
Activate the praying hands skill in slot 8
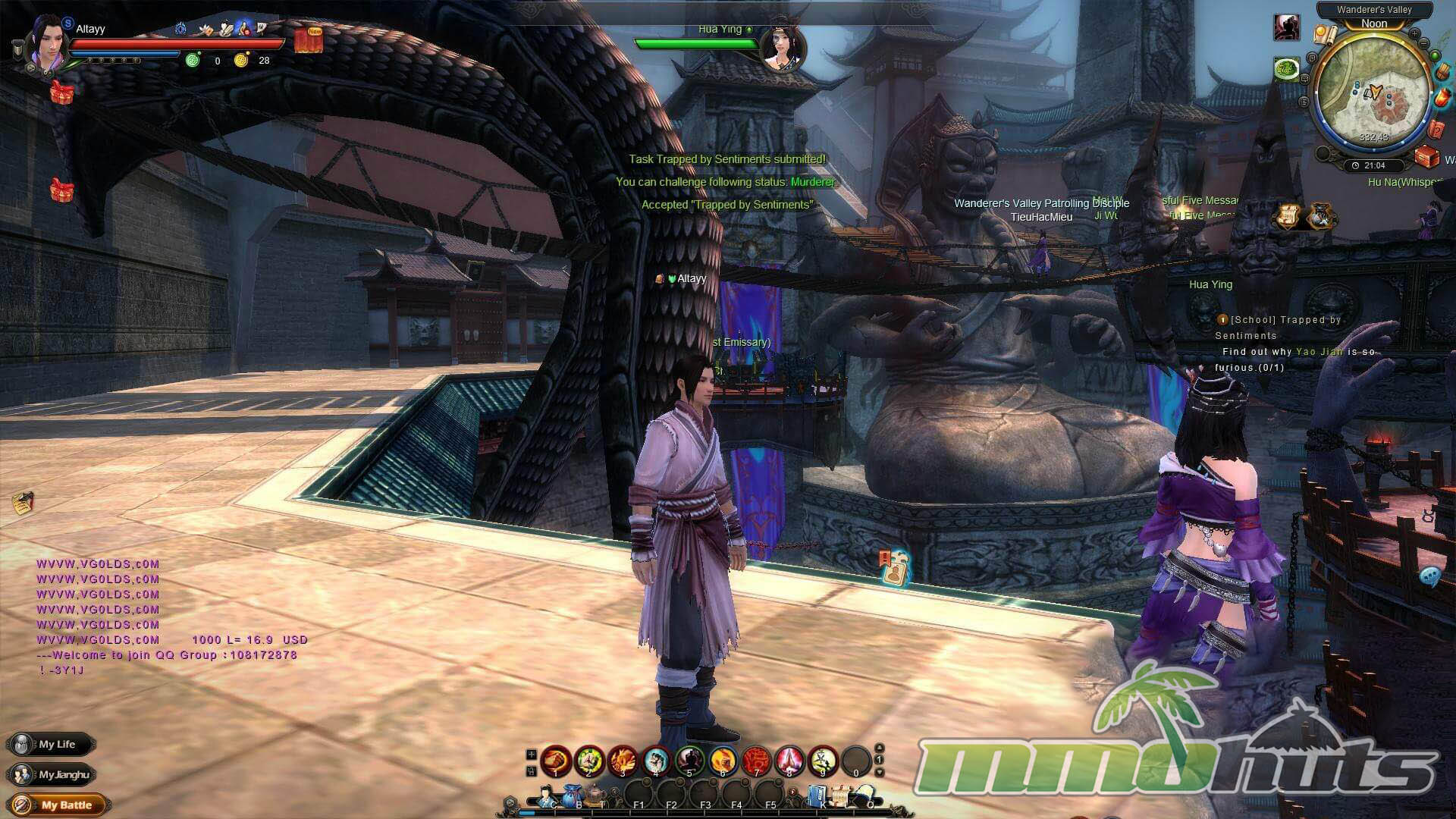[789, 760]
